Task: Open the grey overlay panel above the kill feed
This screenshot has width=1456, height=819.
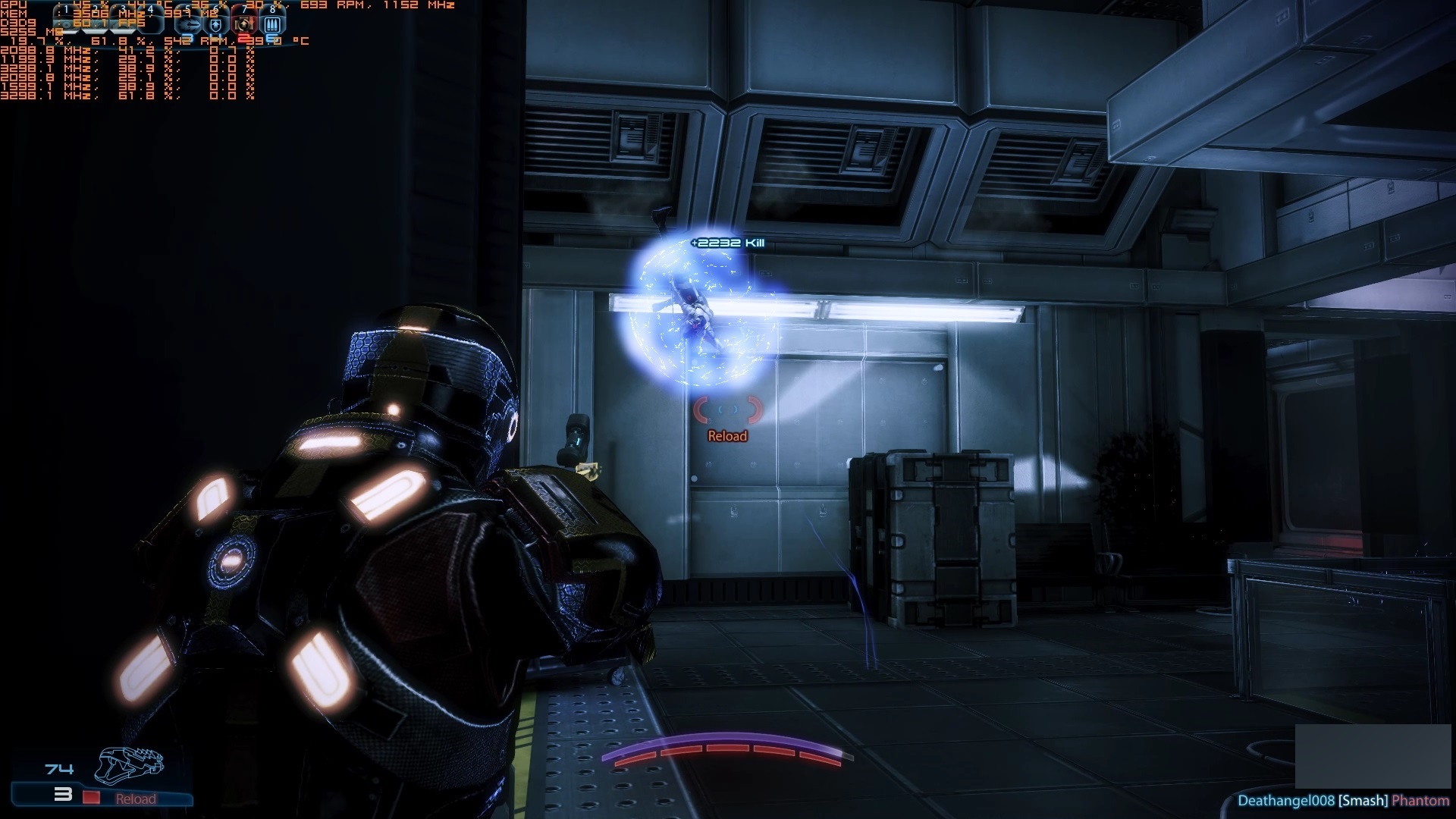Action: 1373,756
